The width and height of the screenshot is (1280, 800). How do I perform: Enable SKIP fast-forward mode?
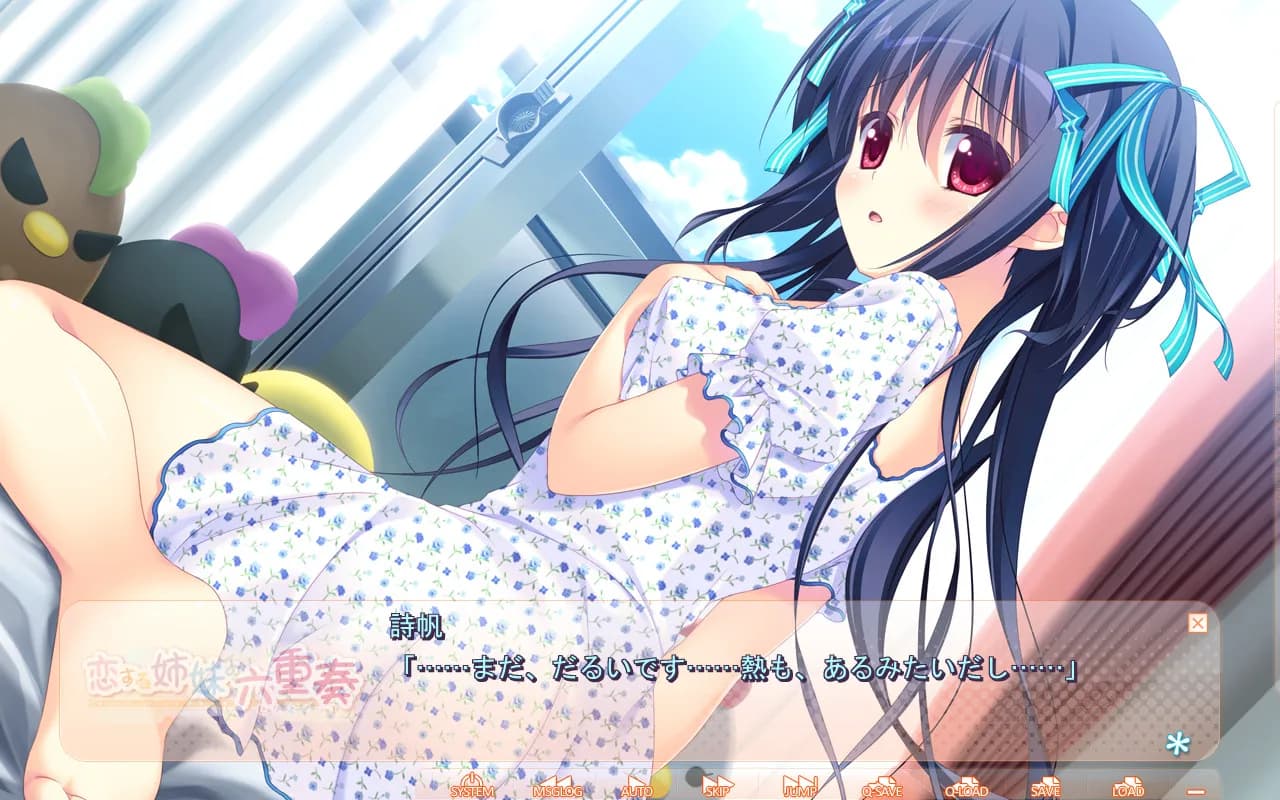tap(716, 788)
